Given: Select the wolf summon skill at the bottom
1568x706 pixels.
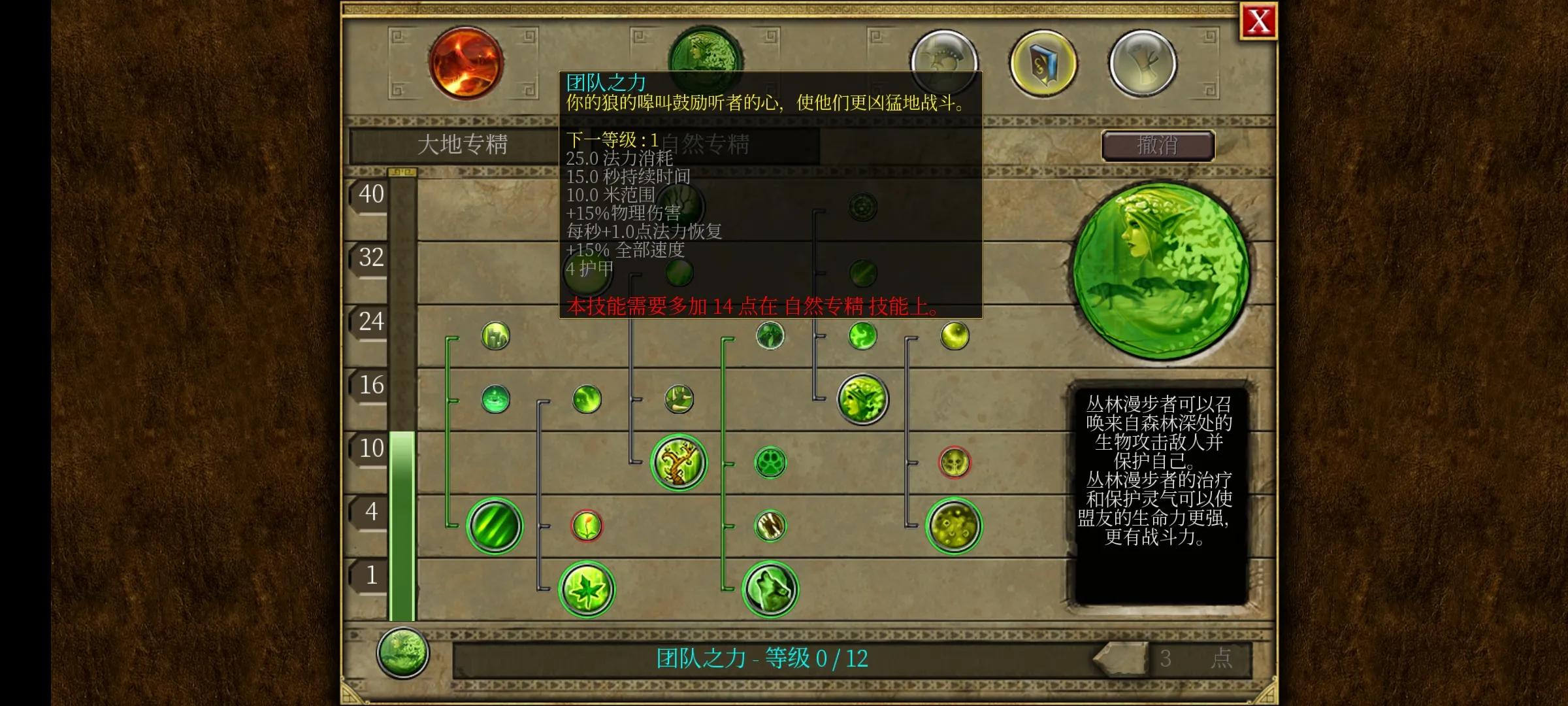Looking at the screenshot, I should coord(770,589).
